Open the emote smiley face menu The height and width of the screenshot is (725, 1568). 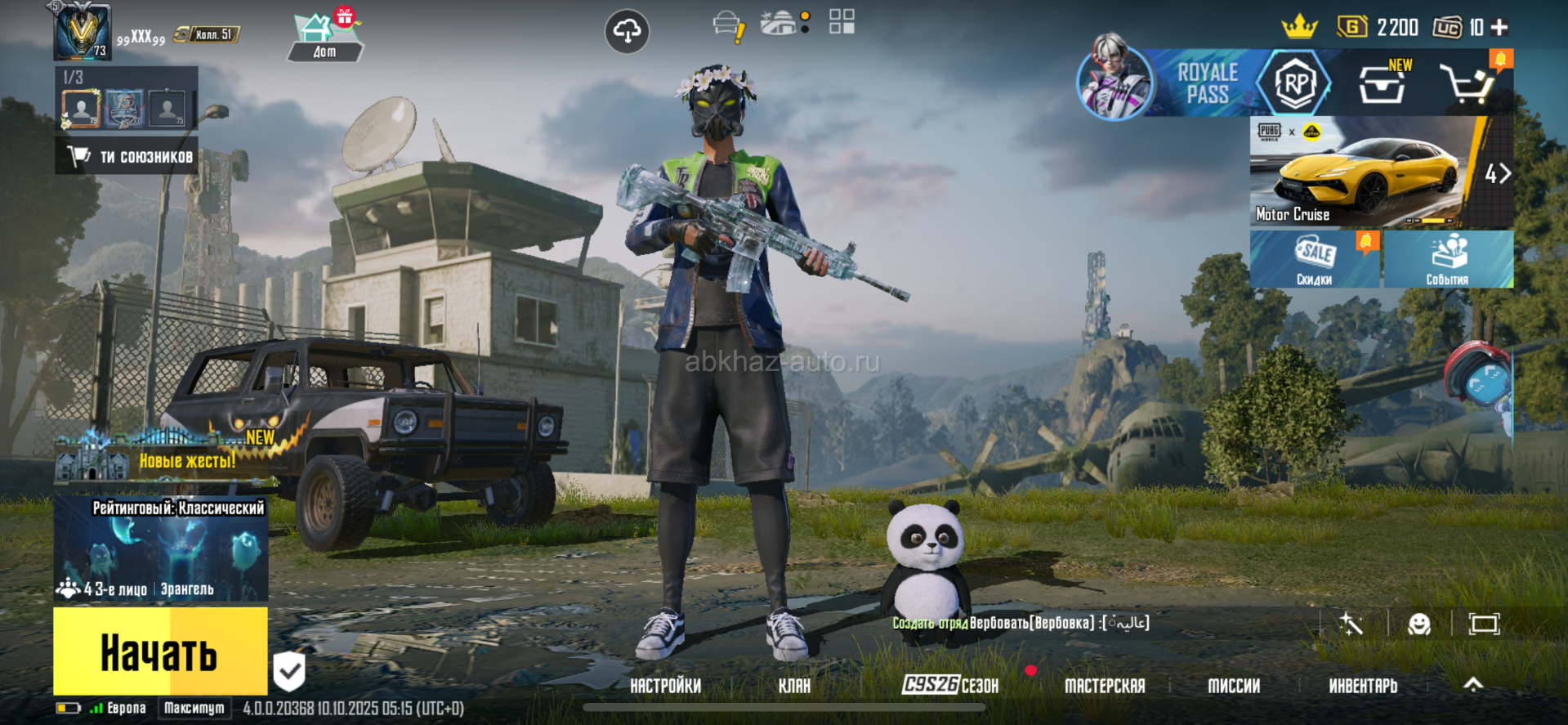click(1419, 624)
